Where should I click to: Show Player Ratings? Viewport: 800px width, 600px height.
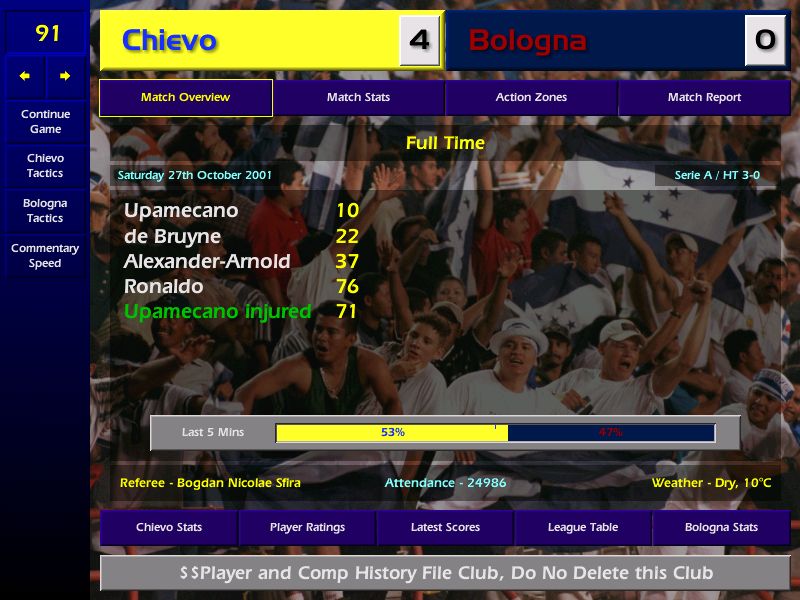tap(307, 527)
